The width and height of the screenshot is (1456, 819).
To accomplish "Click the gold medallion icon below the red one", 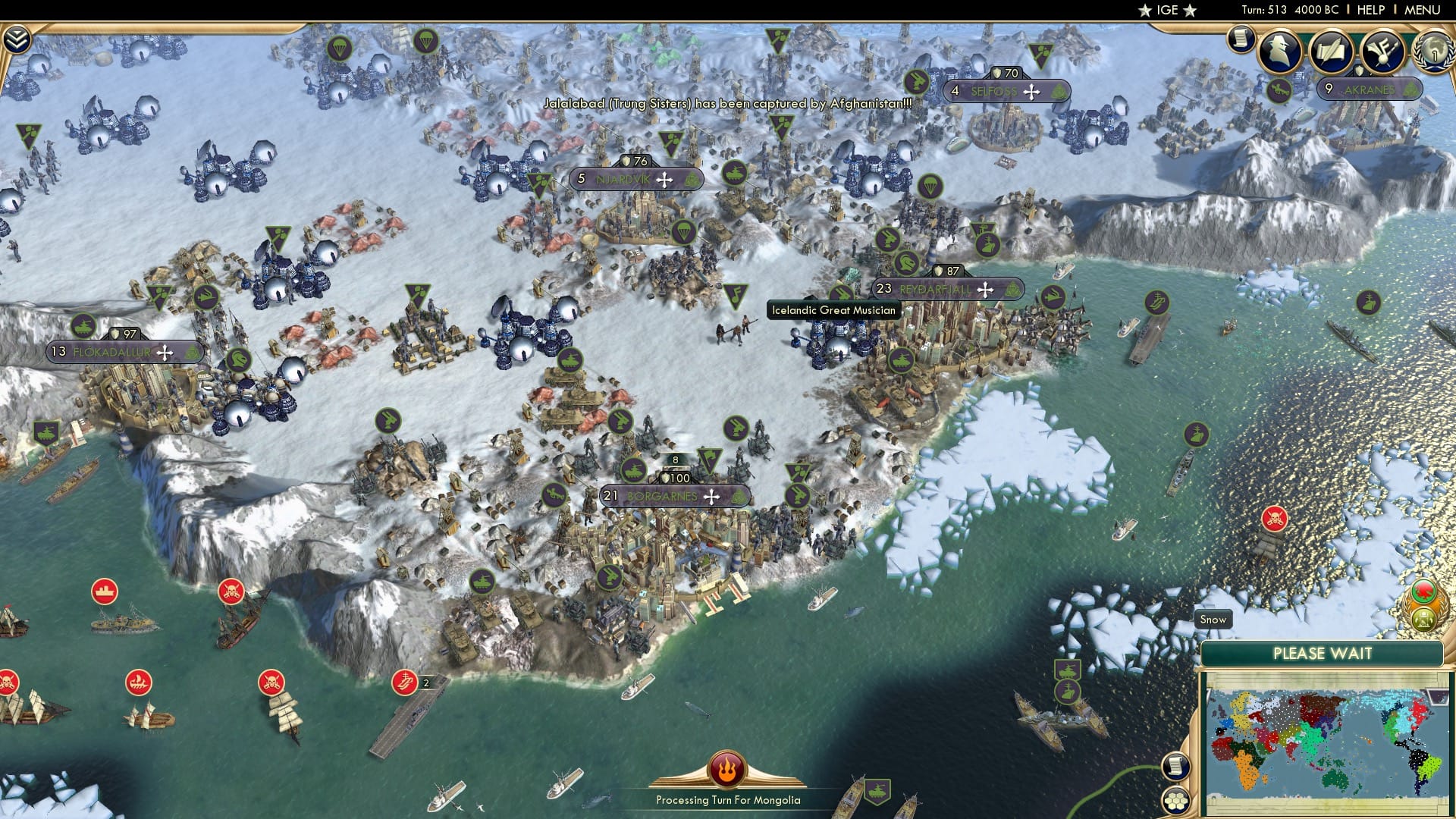I will (x=1423, y=619).
